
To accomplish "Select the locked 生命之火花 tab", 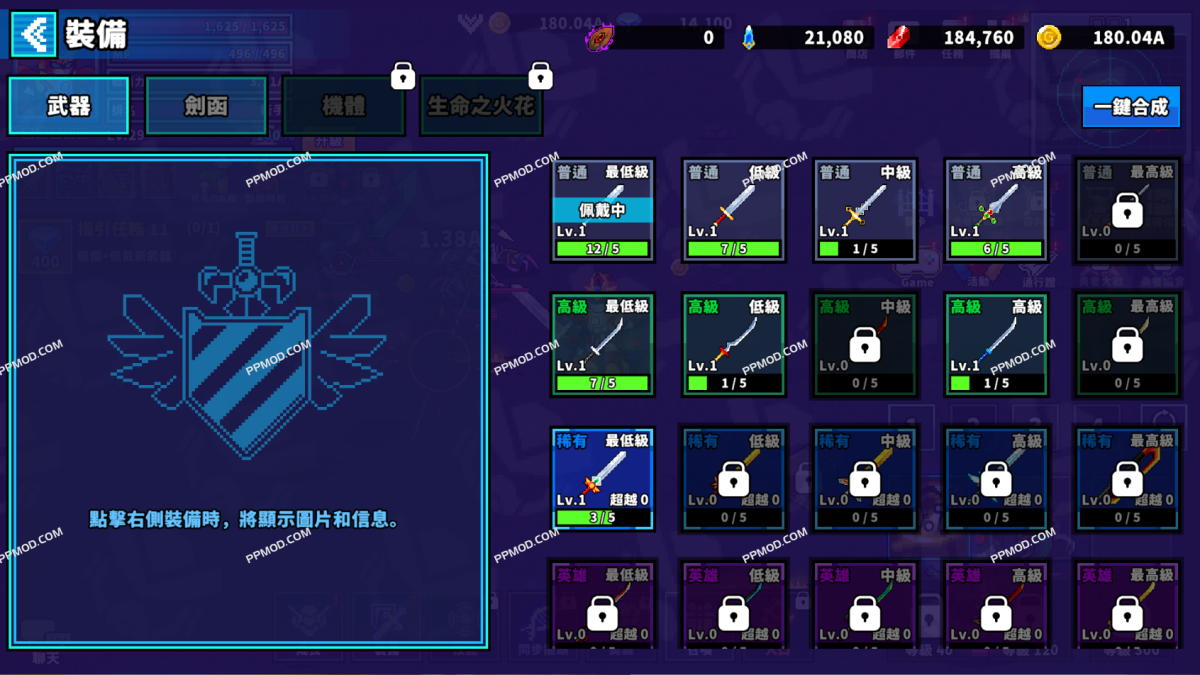I will [x=481, y=106].
